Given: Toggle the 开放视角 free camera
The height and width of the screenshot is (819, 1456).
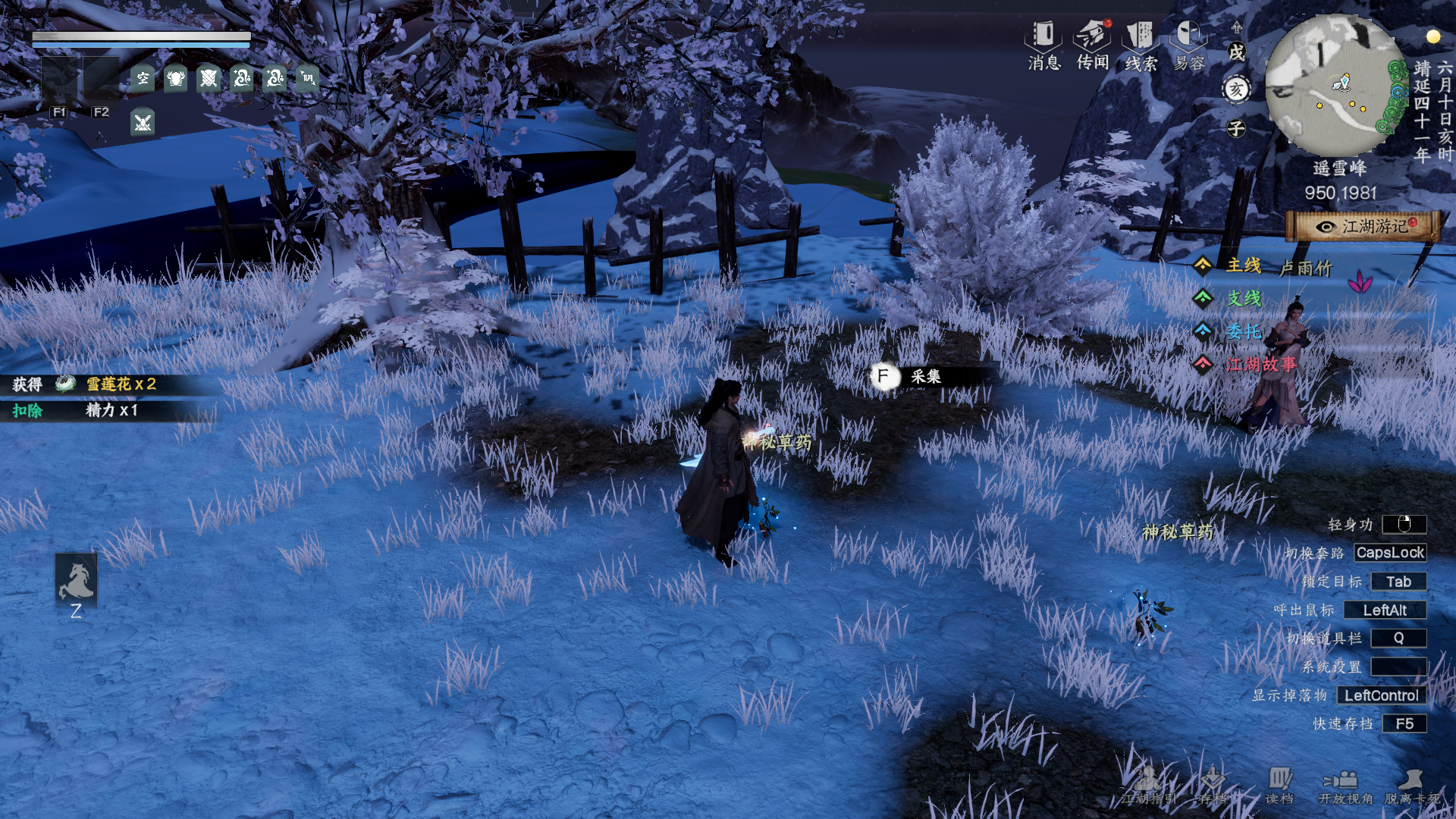Looking at the screenshot, I should [1345, 786].
